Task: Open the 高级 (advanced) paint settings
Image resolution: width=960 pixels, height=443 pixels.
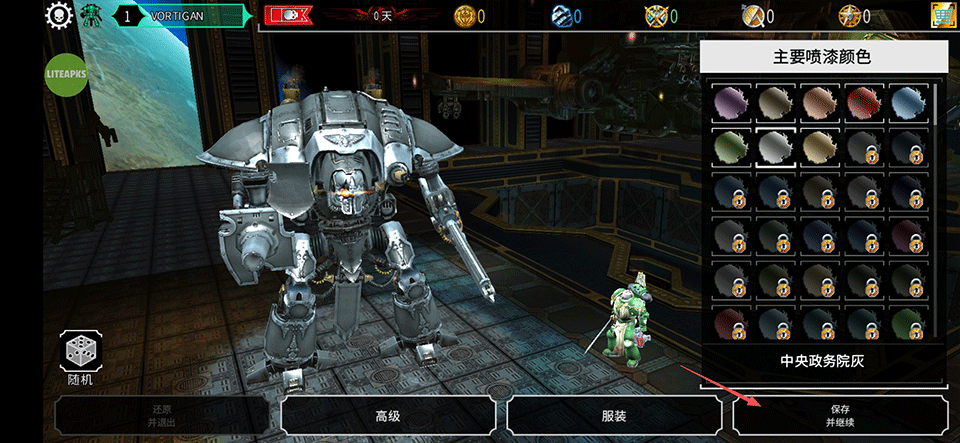Action: point(387,415)
